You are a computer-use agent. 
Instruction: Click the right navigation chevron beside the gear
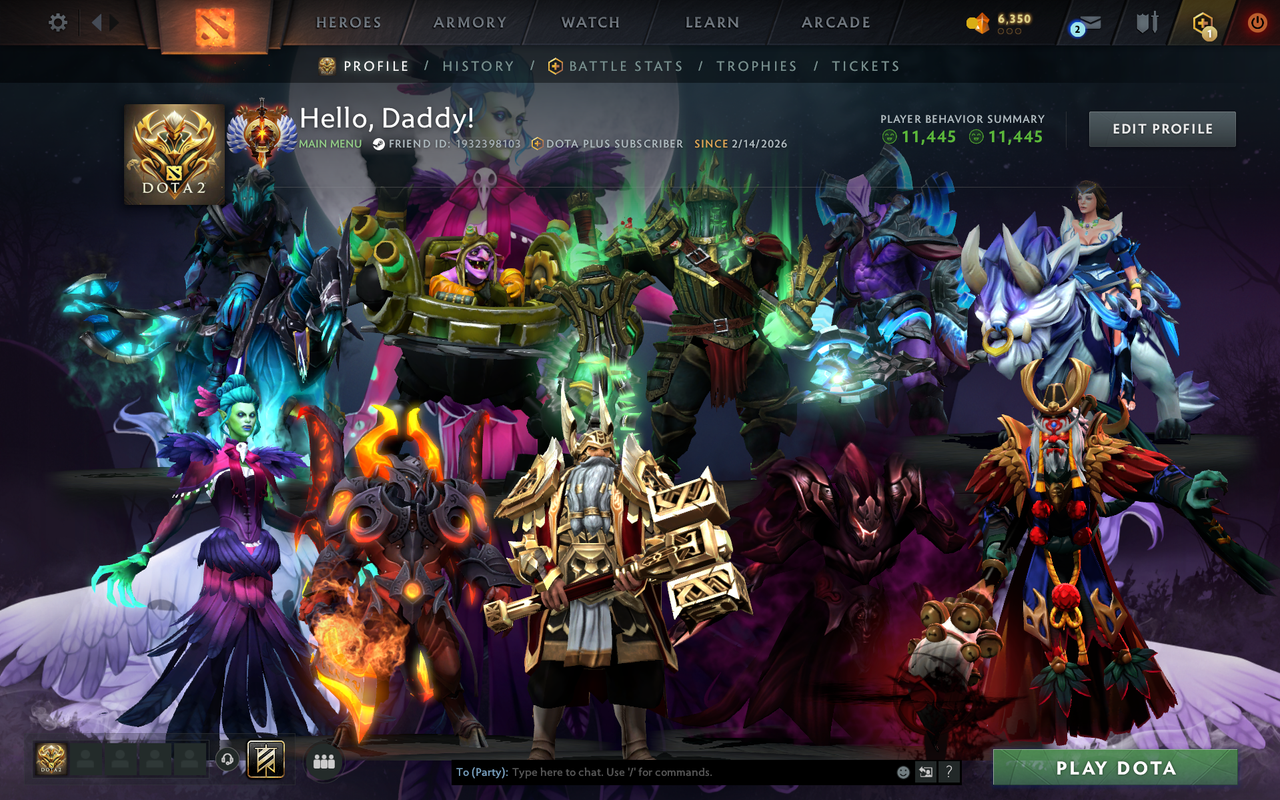click(x=113, y=21)
